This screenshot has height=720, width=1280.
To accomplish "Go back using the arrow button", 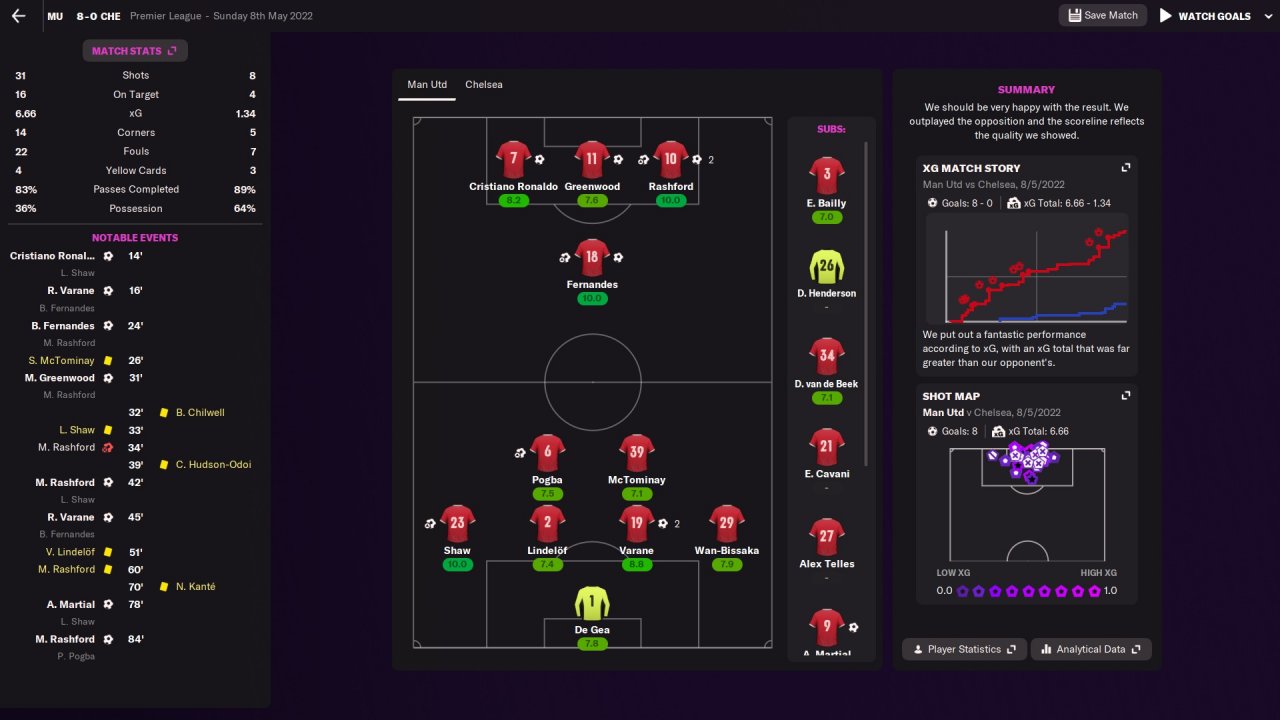I will click(18, 16).
